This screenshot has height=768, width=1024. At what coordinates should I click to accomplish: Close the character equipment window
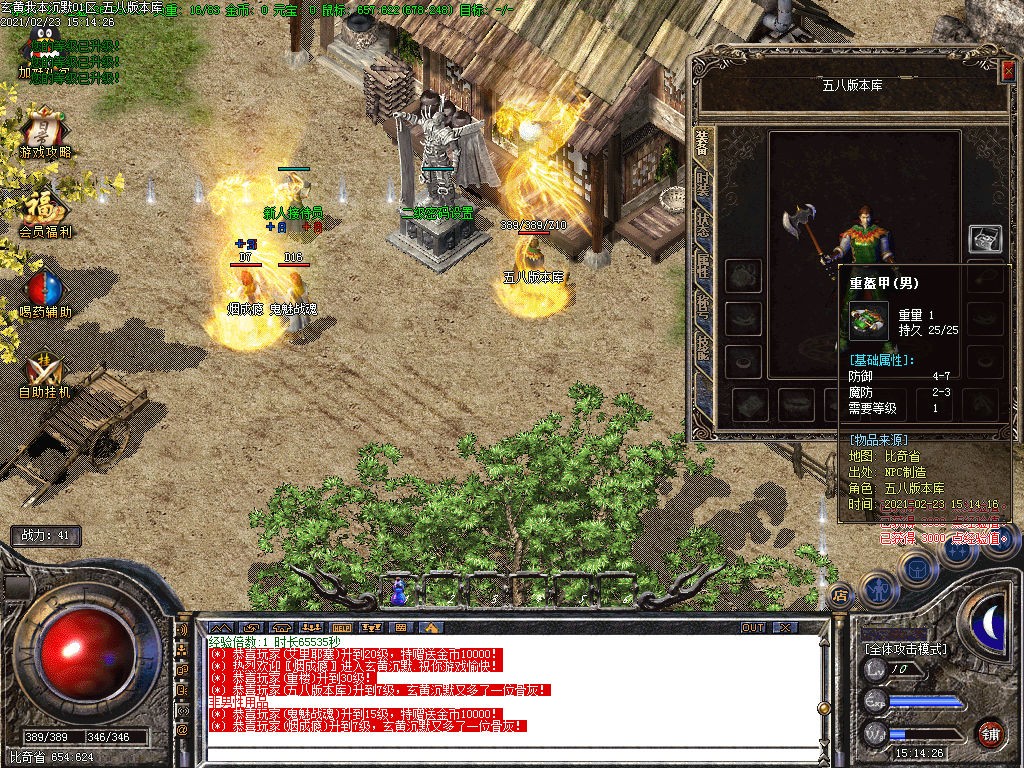click(1007, 70)
